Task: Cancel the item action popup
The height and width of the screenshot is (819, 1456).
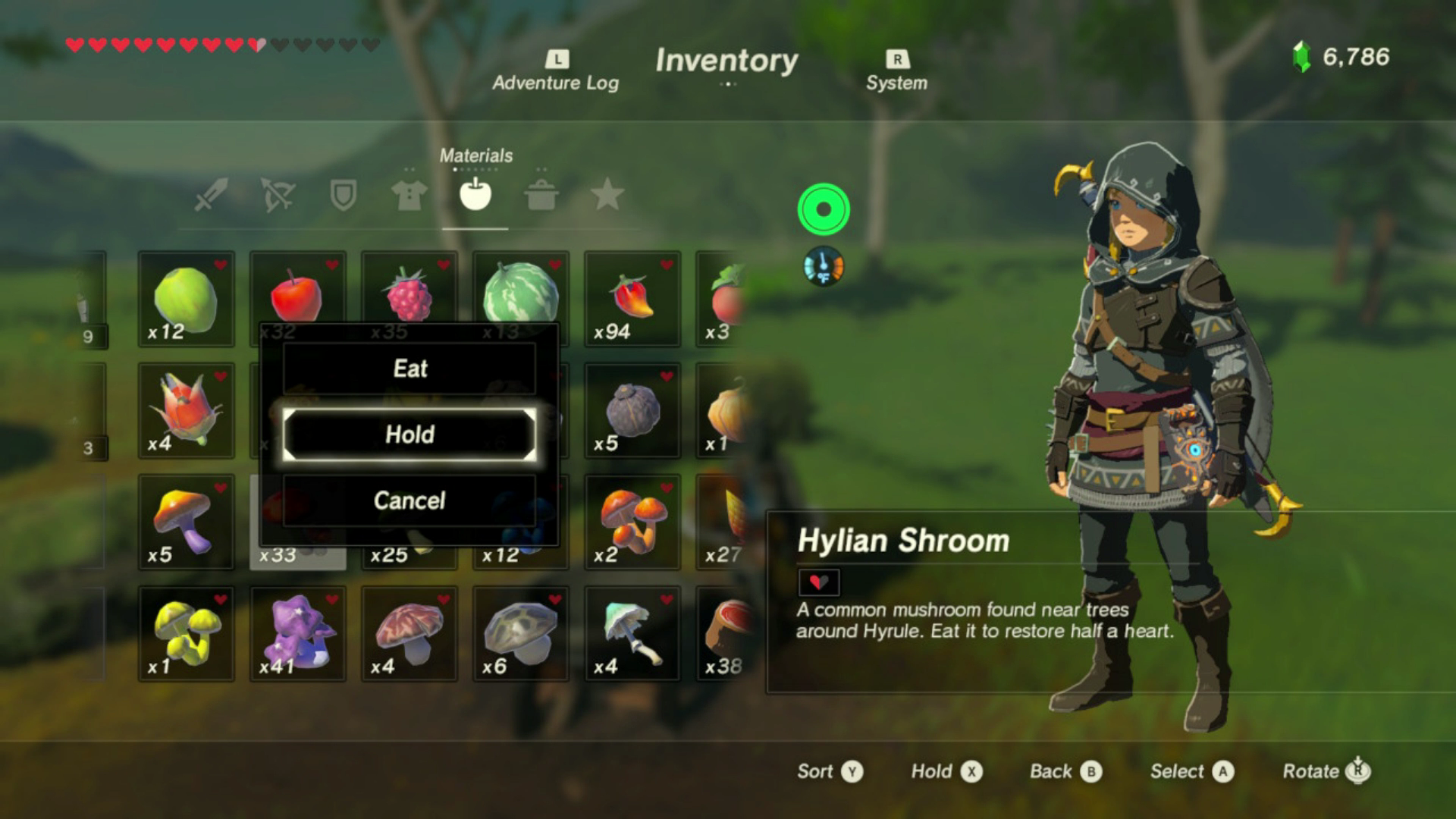Action: coord(409,500)
